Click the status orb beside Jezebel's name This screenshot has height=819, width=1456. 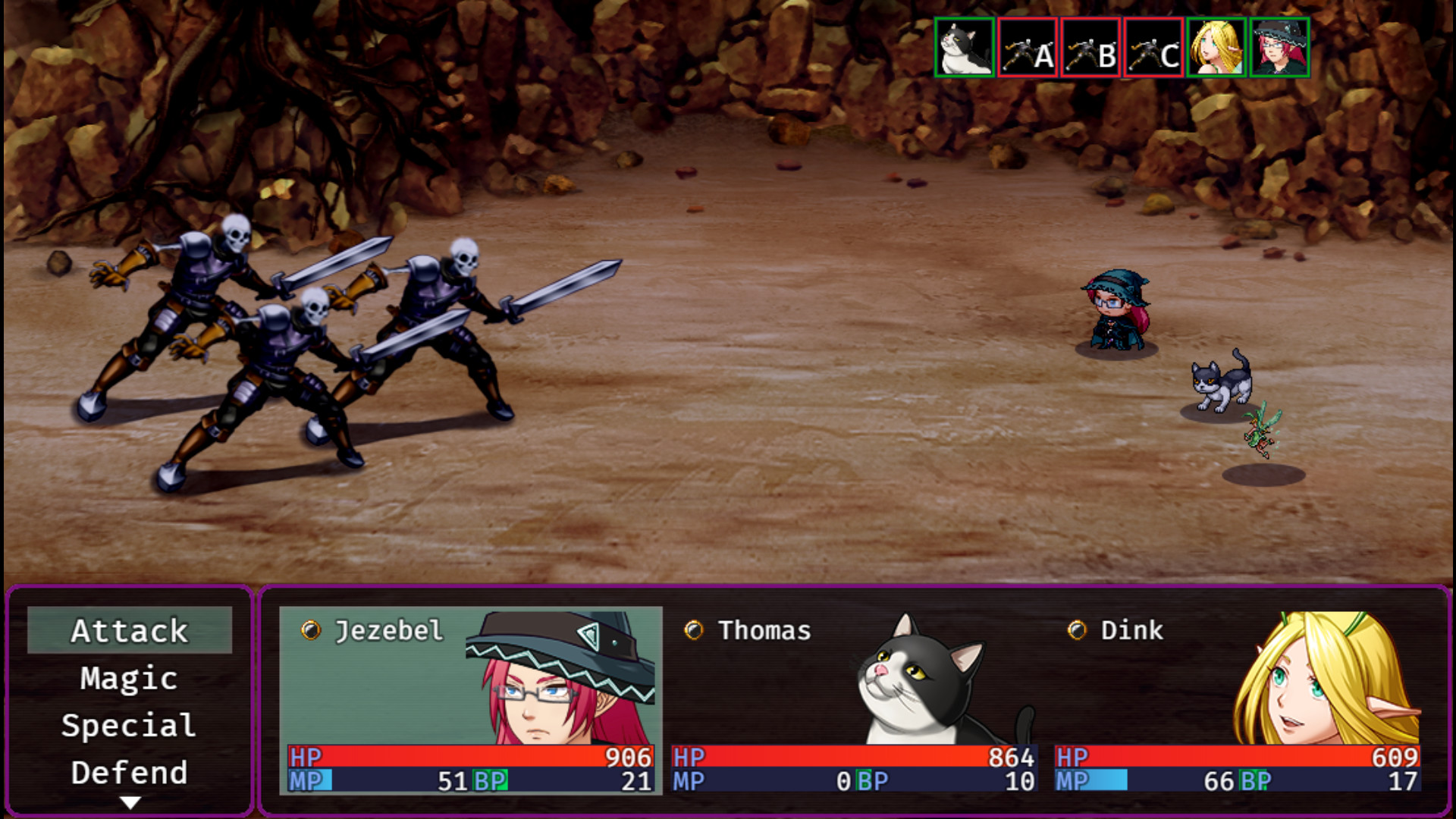[309, 629]
